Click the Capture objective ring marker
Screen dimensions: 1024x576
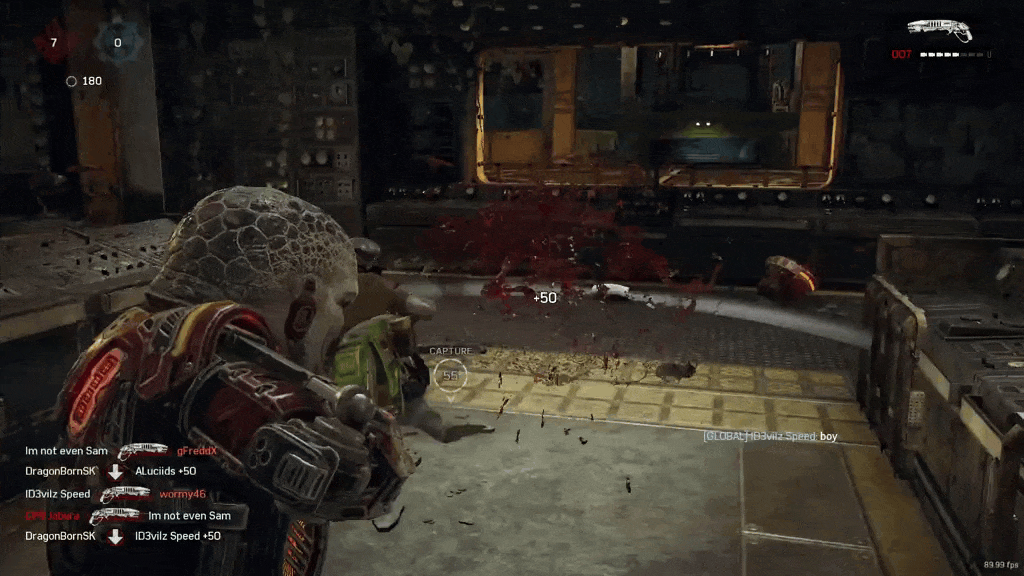[451, 375]
